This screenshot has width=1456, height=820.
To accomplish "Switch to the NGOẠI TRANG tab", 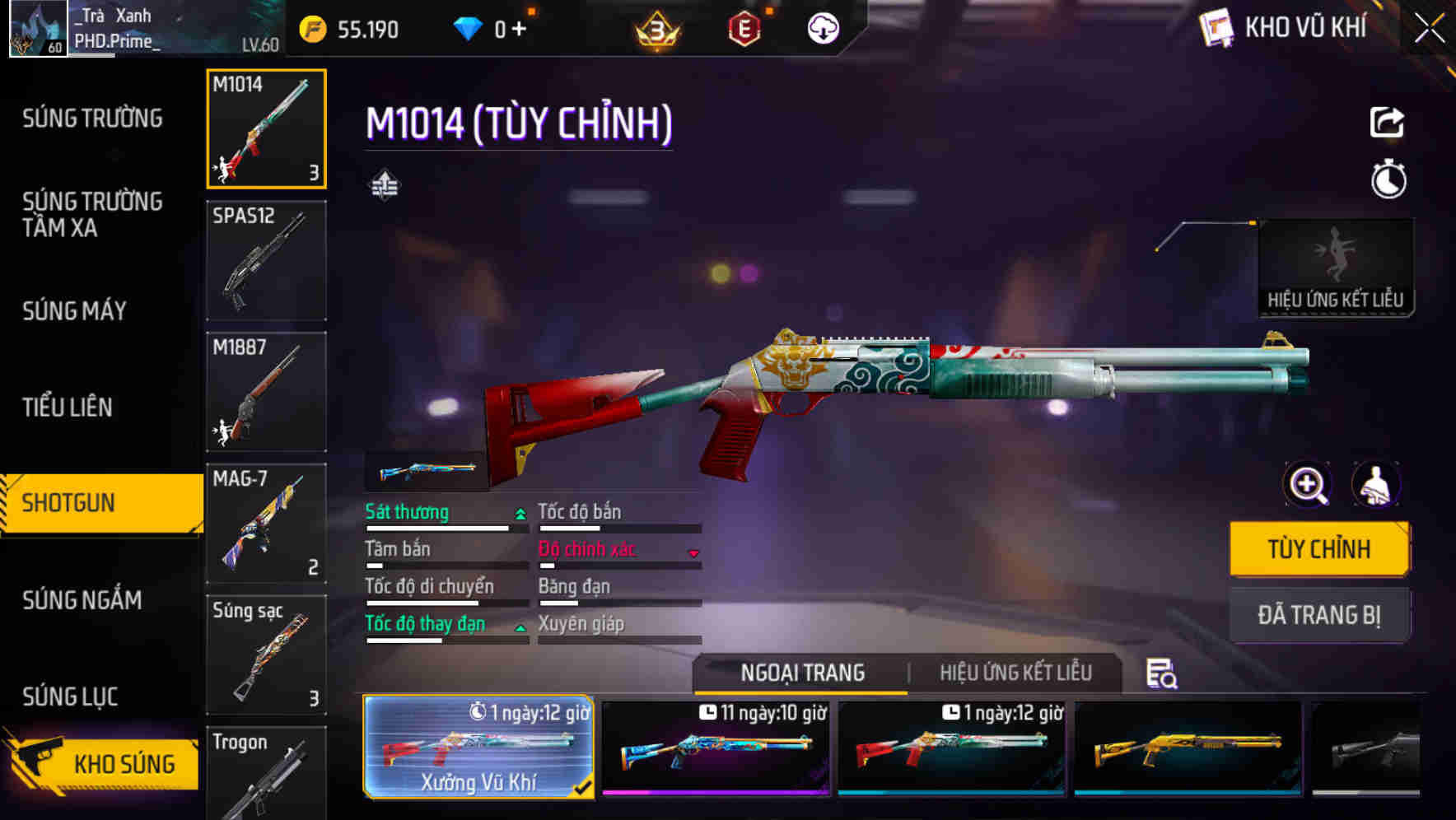I will pos(802,673).
